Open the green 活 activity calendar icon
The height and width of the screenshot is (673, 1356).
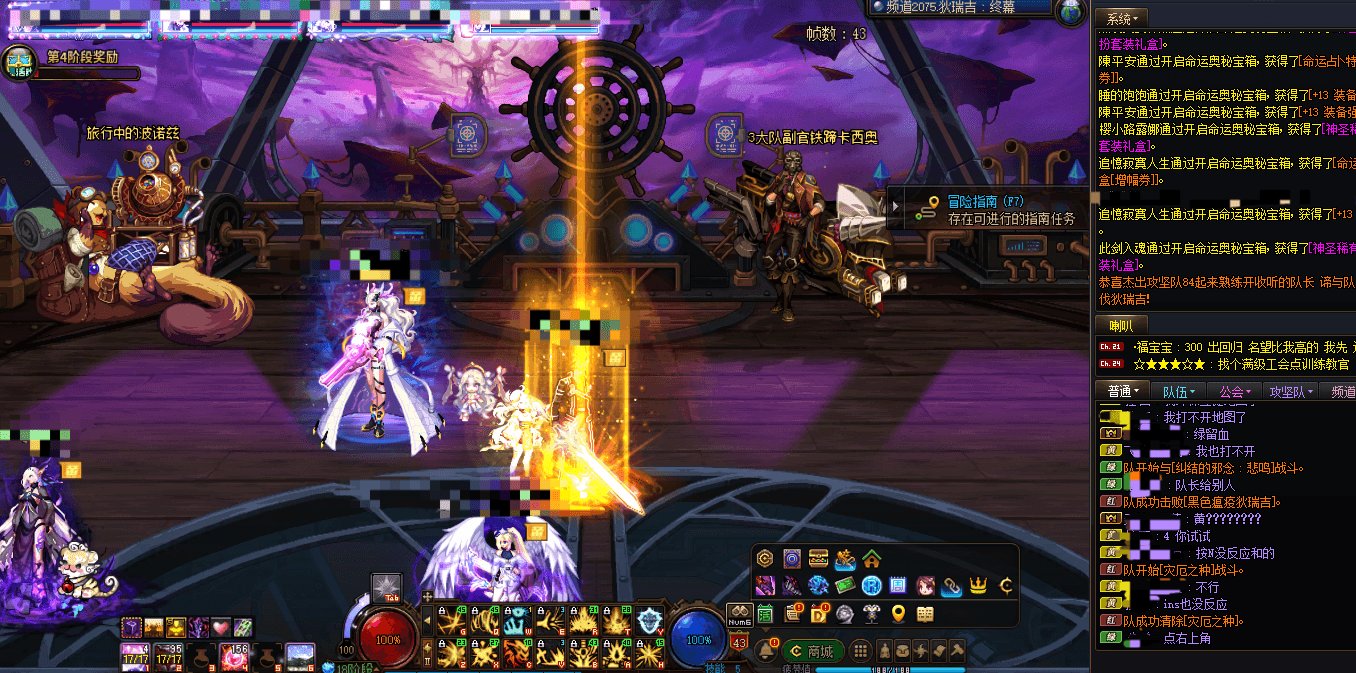pyautogui.click(x=766, y=612)
